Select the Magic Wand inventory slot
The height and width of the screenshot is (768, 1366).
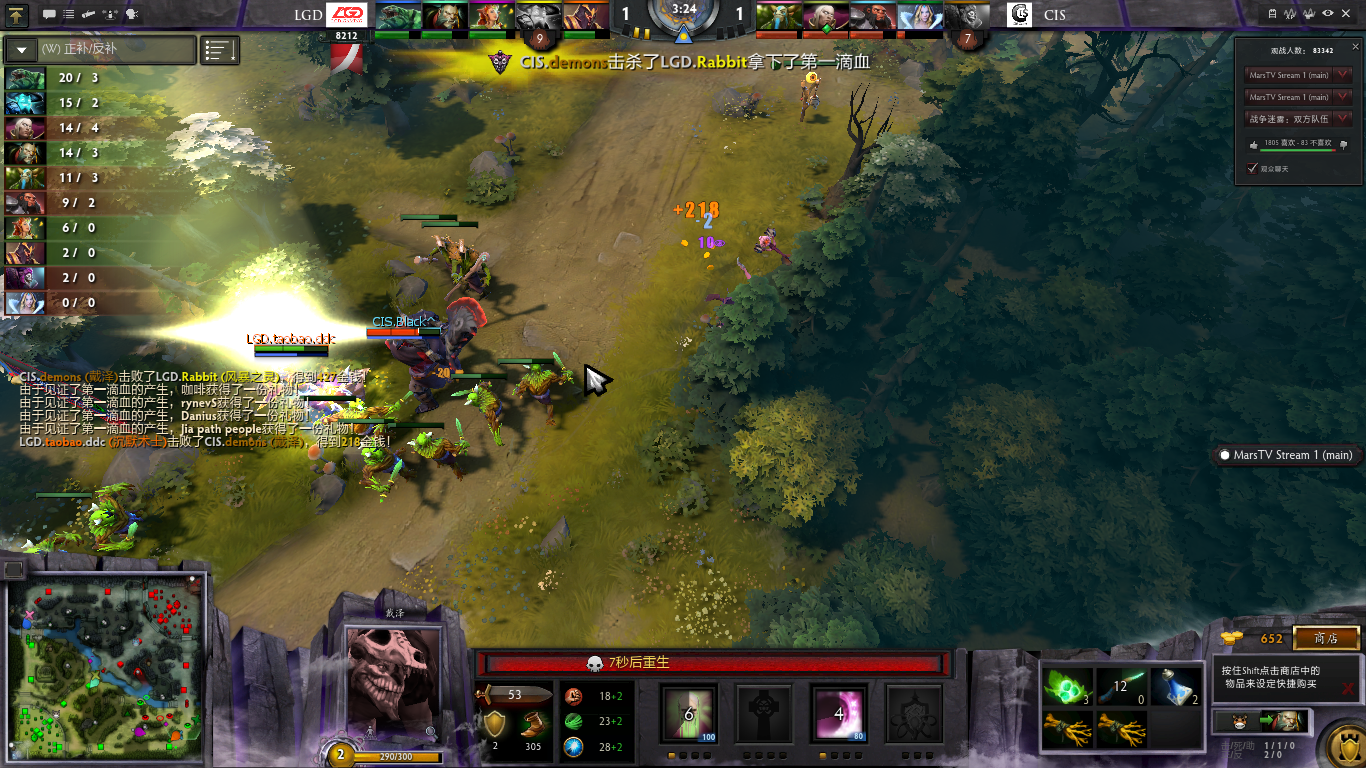[x=1122, y=687]
